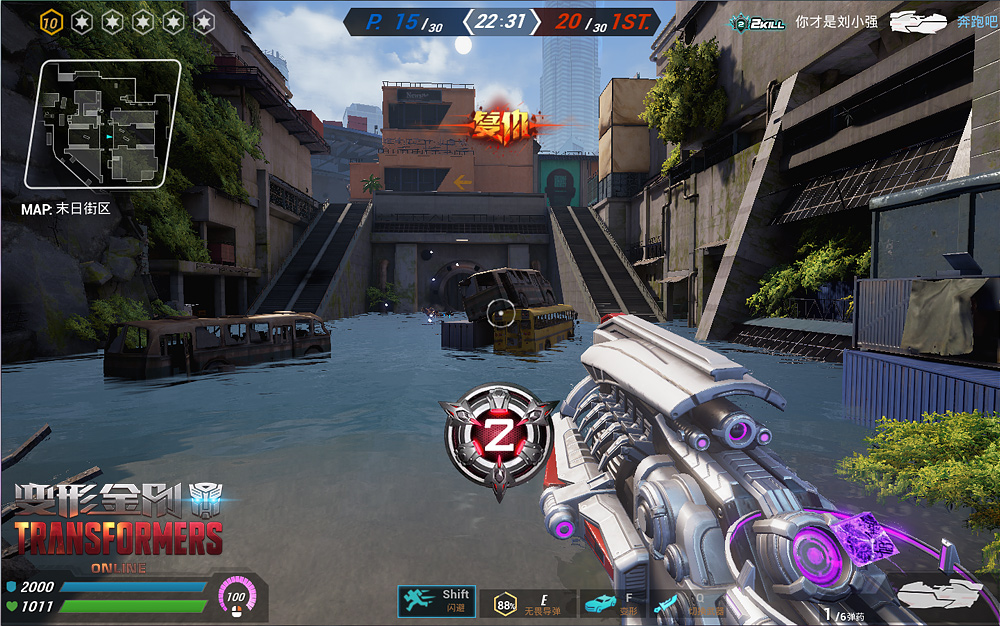
Task: Select the vehicle silhouette beside the ammo count
Action: (x=938, y=594)
